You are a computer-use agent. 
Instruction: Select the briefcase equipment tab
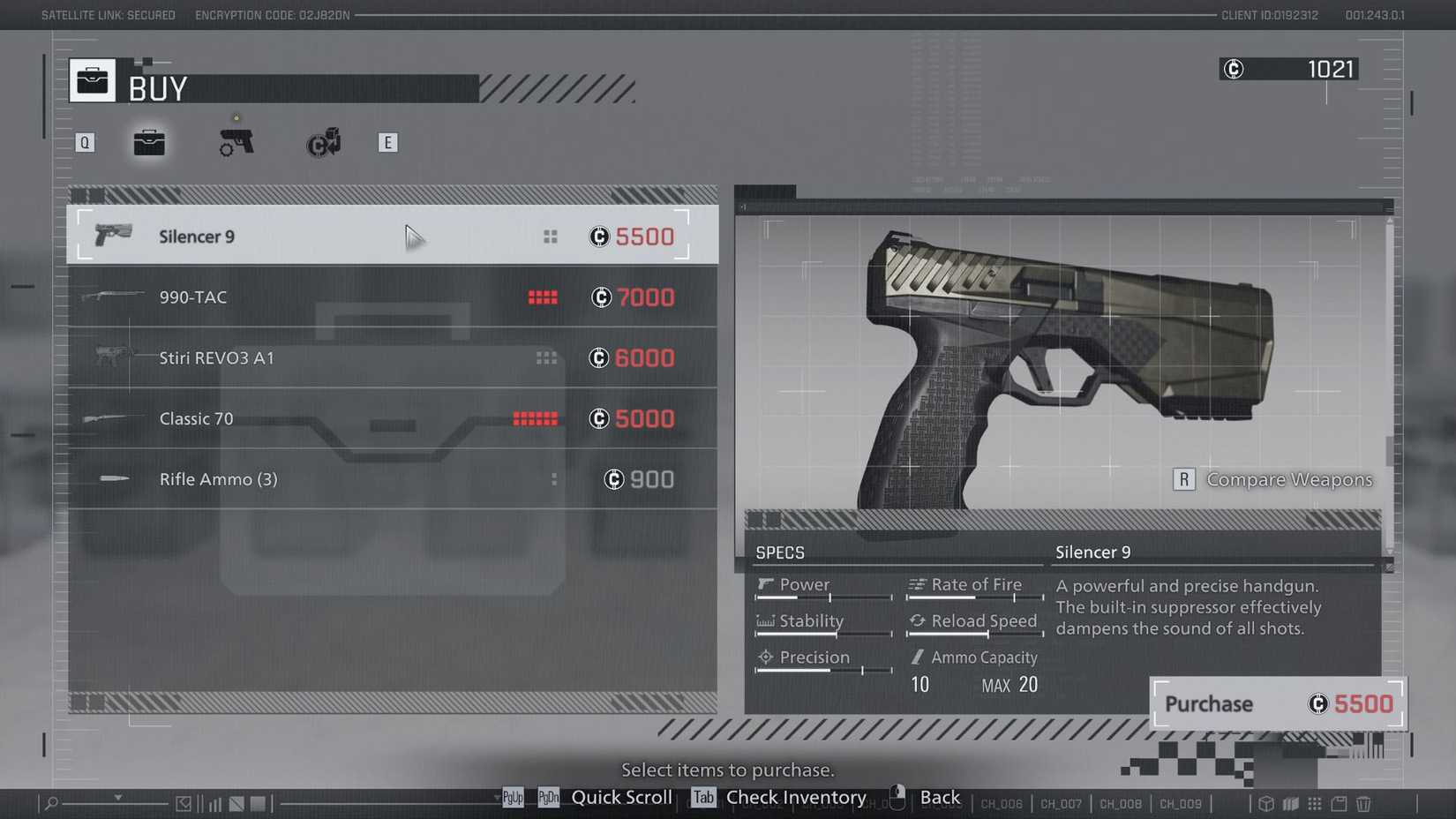(148, 141)
